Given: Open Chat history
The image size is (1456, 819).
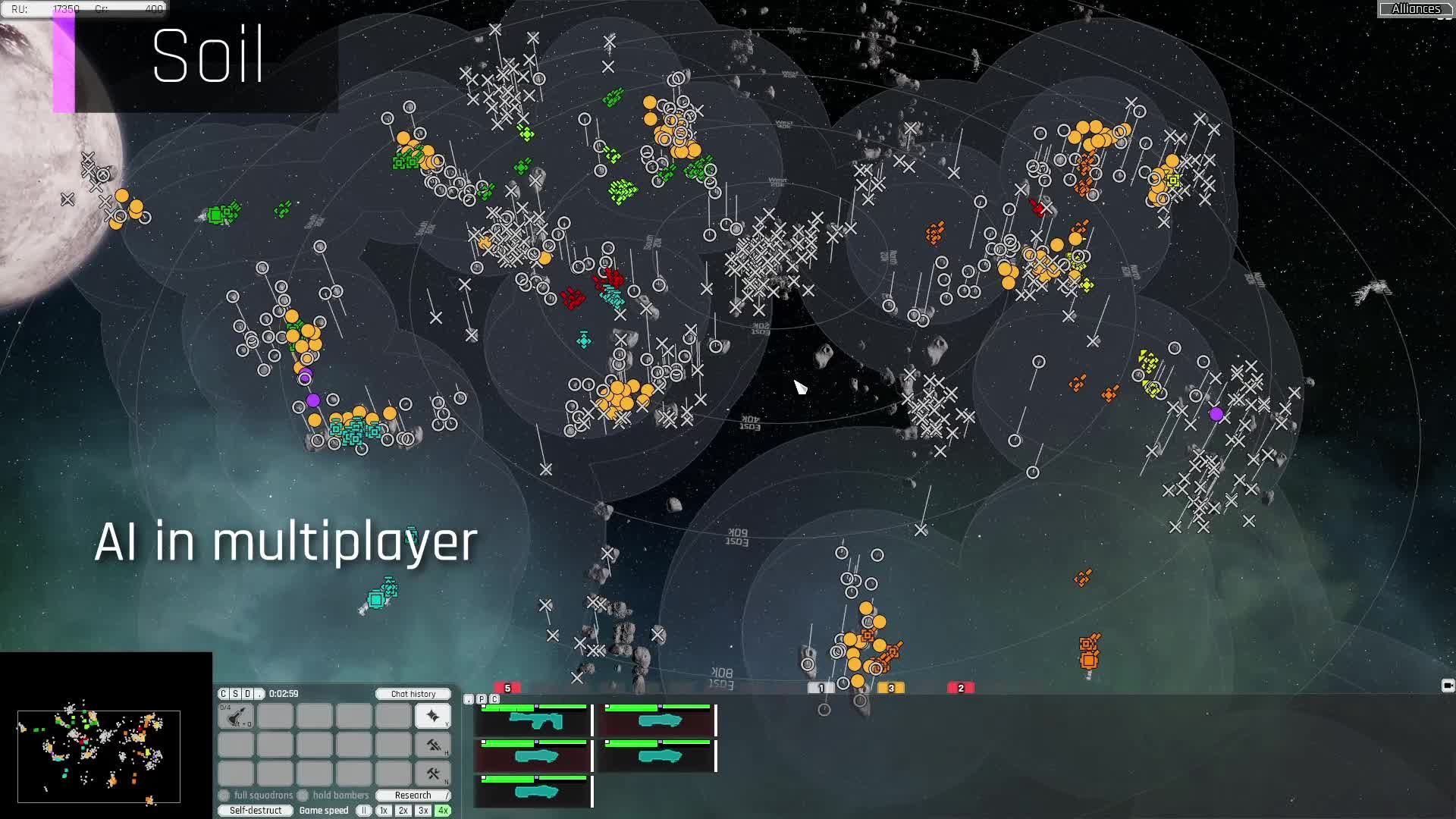Looking at the screenshot, I should pyautogui.click(x=413, y=694).
